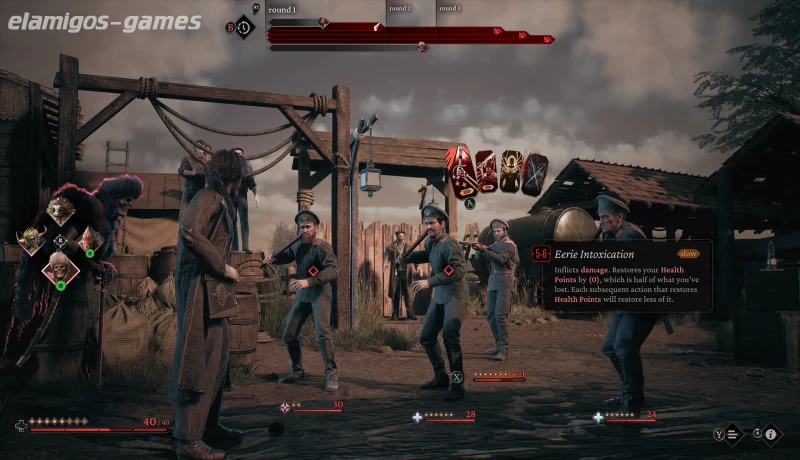Open the combat log list button
The image size is (800, 460).
click(x=731, y=434)
